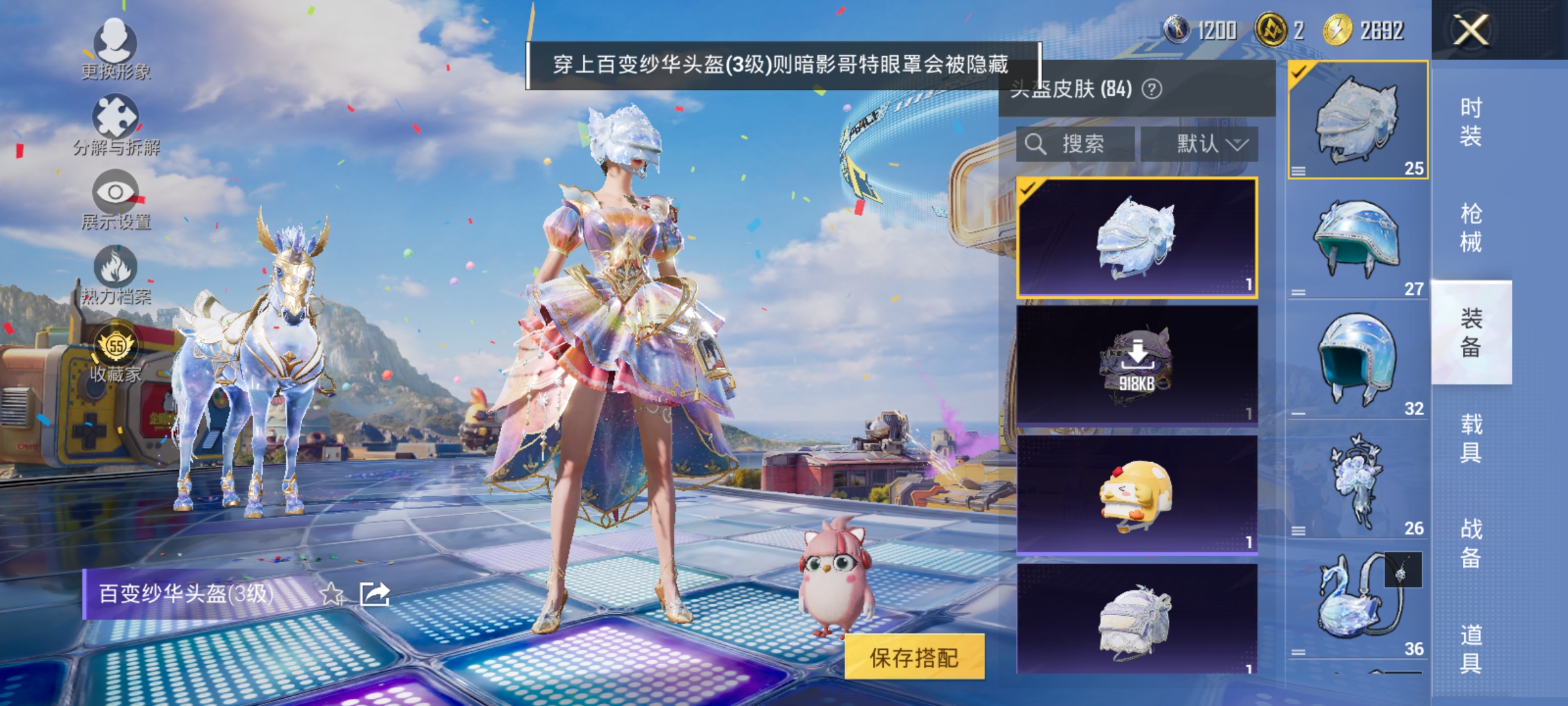Open the 分解与拆解 dismantle tool
Viewport: 1568px width, 706px height.
click(x=116, y=114)
